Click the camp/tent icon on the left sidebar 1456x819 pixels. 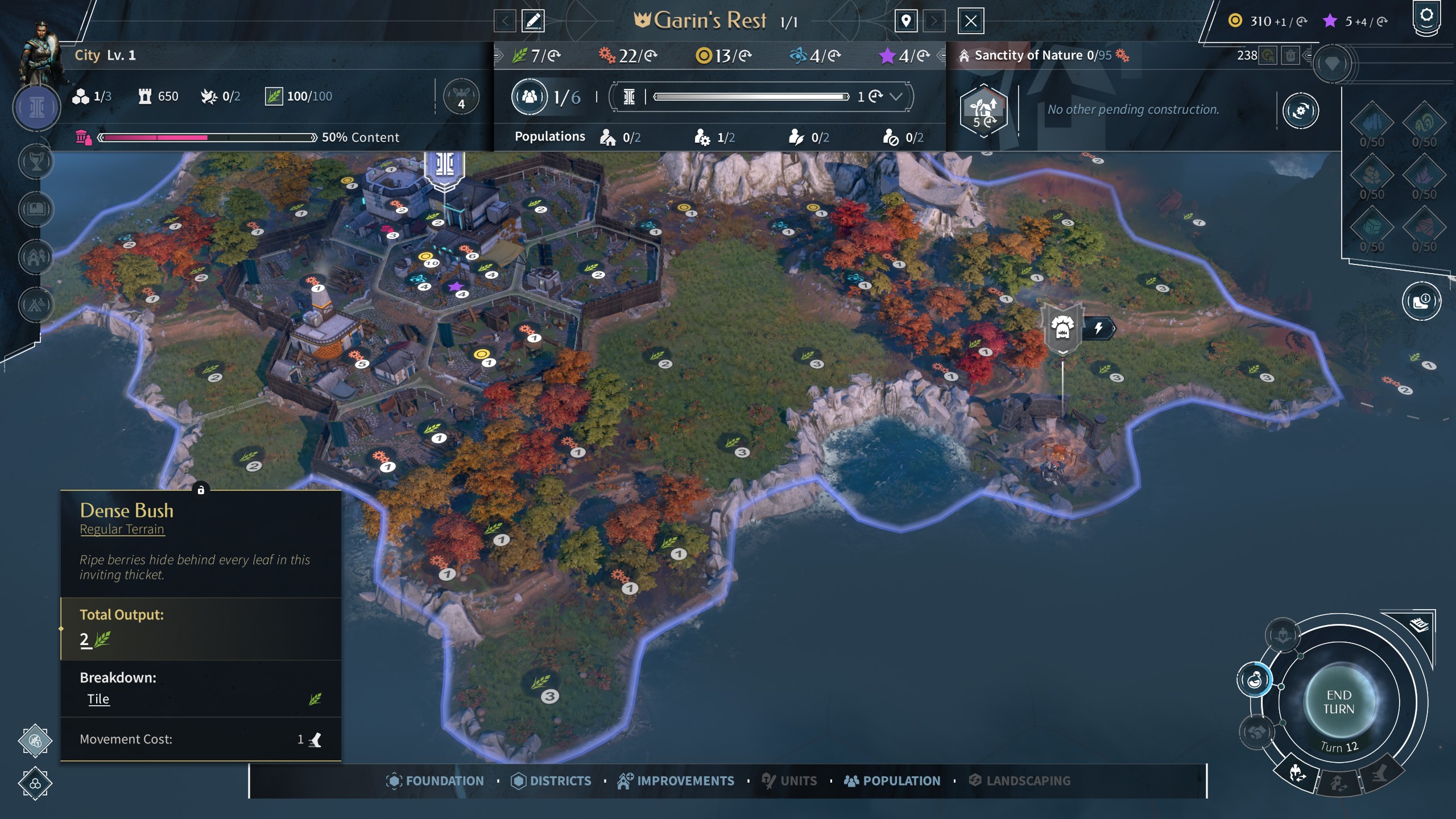point(36,303)
